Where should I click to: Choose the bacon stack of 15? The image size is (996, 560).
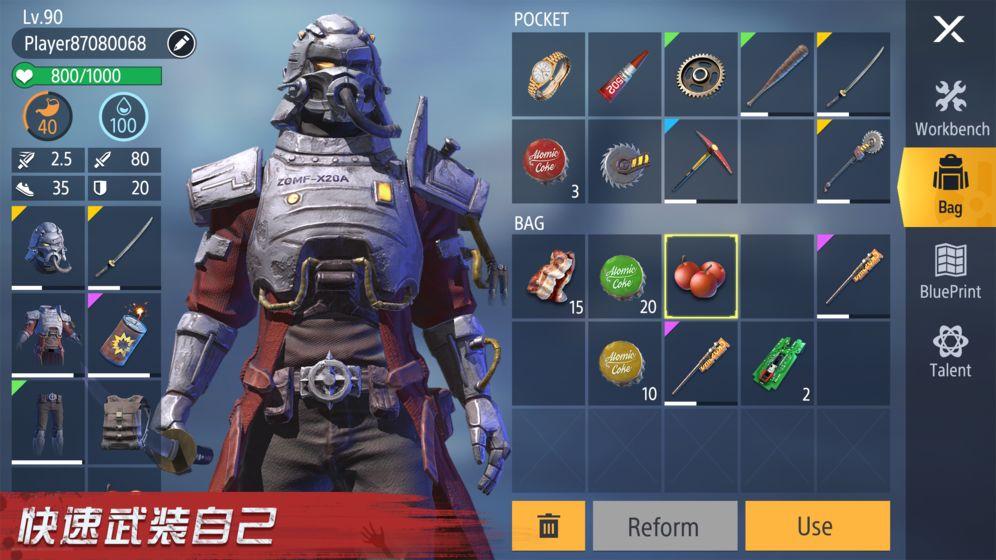(549, 277)
